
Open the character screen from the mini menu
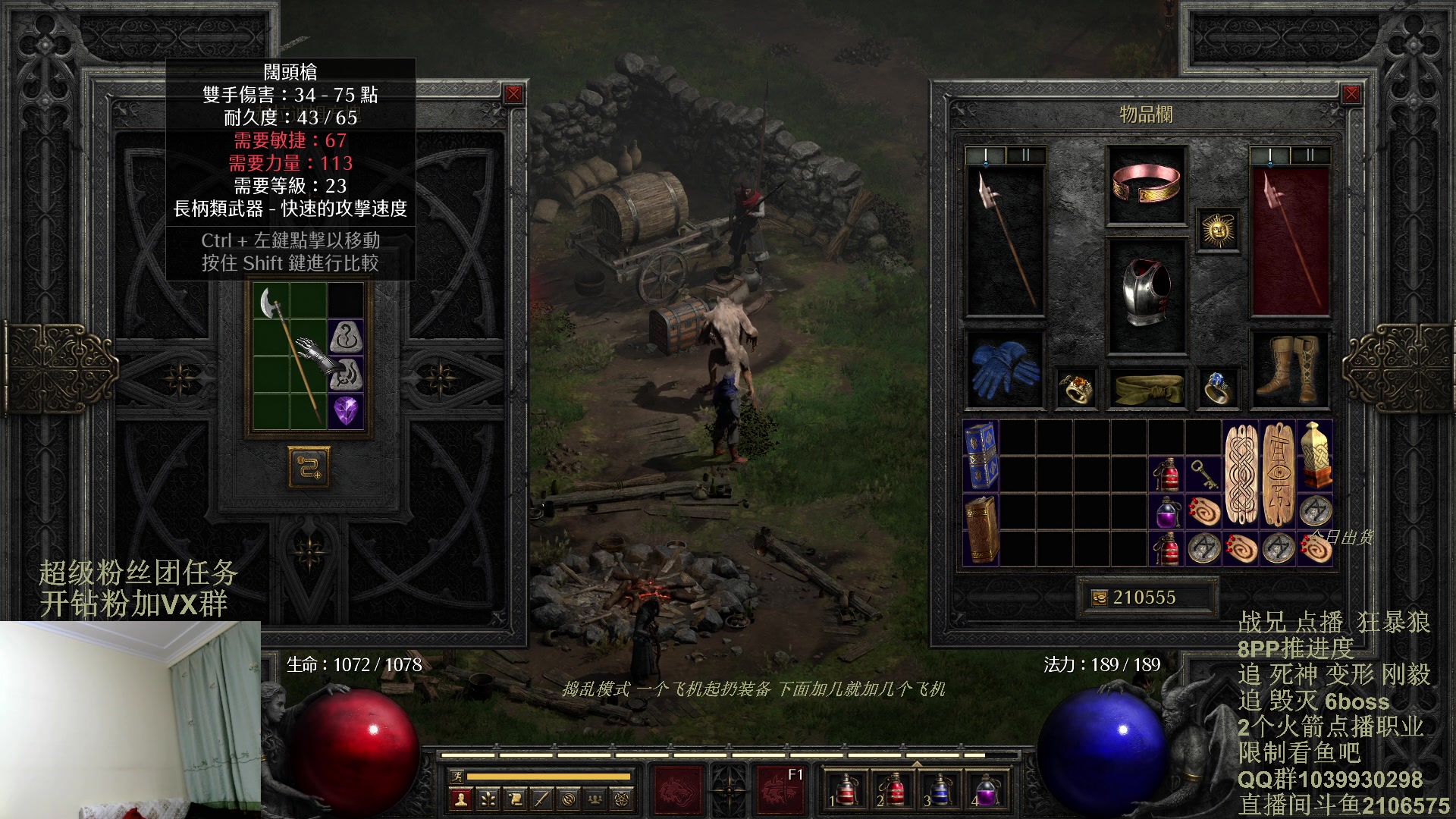(x=460, y=799)
